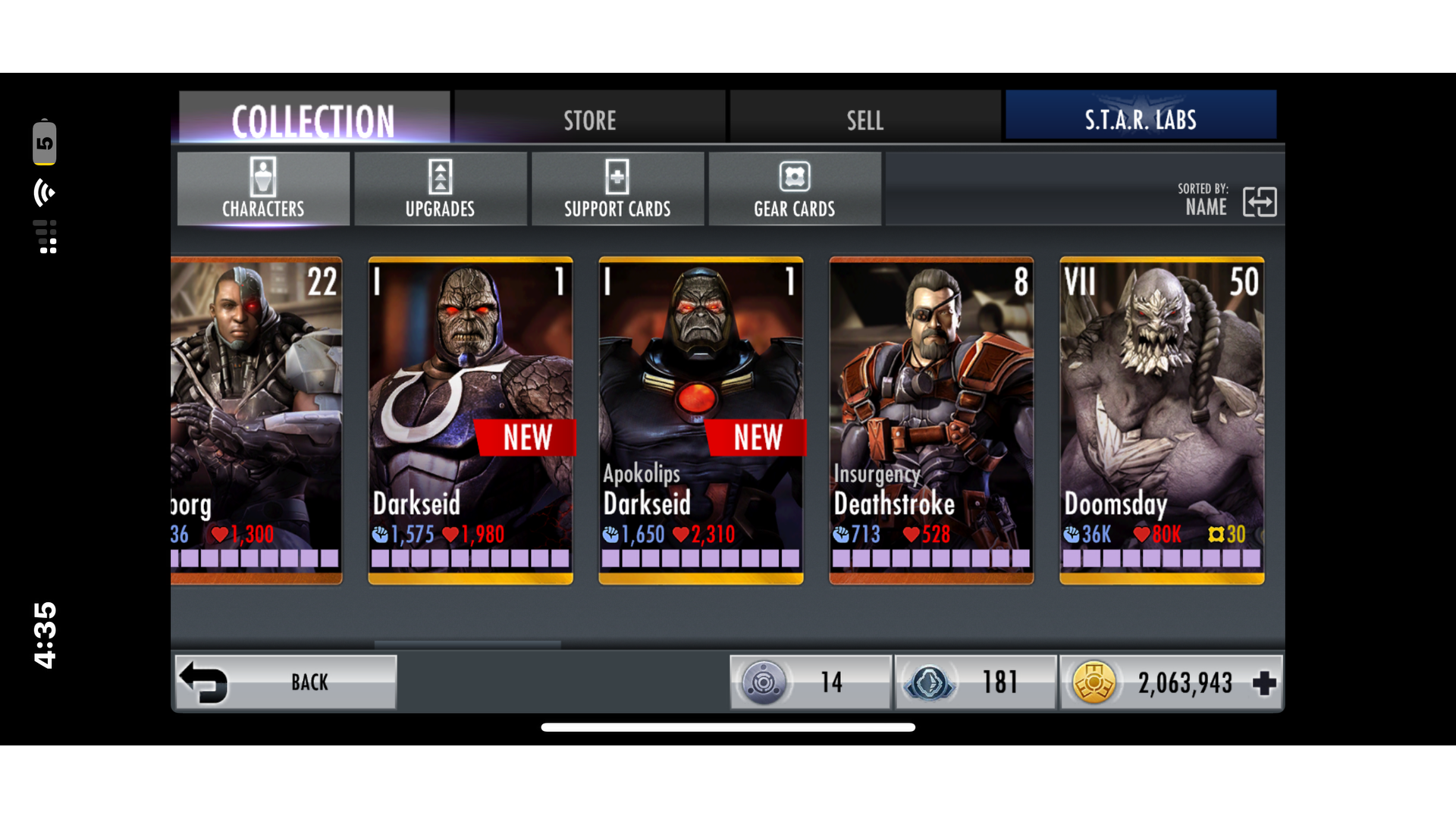Show the Characters category
This screenshot has width=1456, height=819.
(x=263, y=189)
